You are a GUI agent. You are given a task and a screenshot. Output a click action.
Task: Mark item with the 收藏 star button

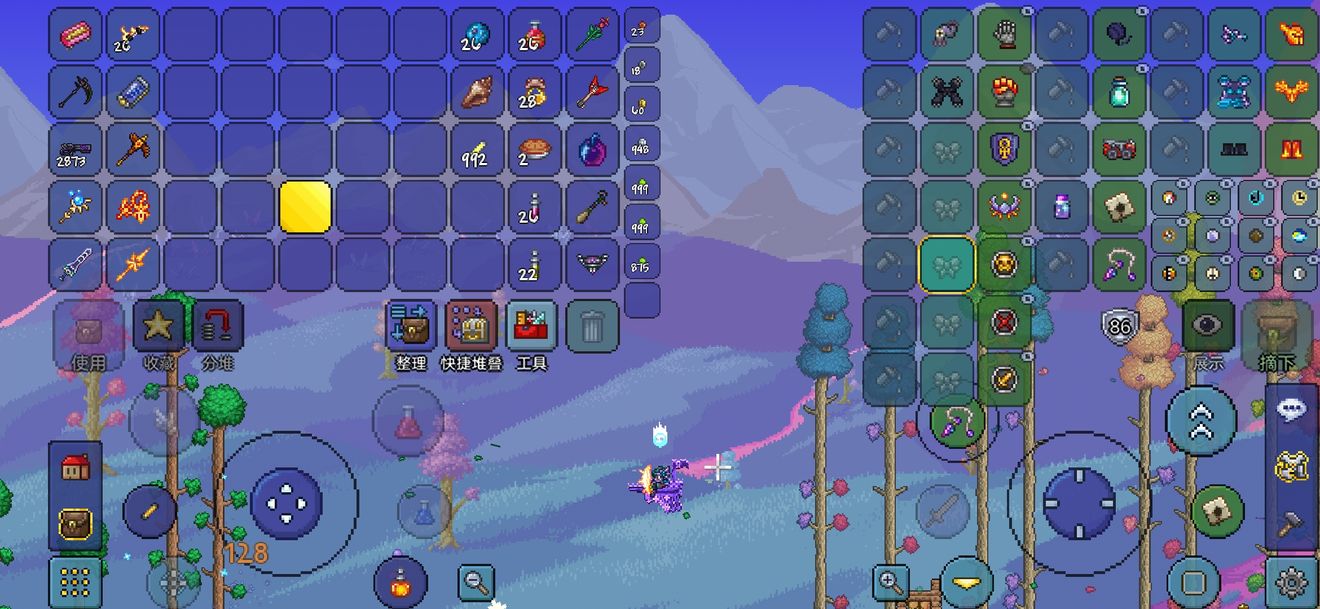[x=158, y=326]
